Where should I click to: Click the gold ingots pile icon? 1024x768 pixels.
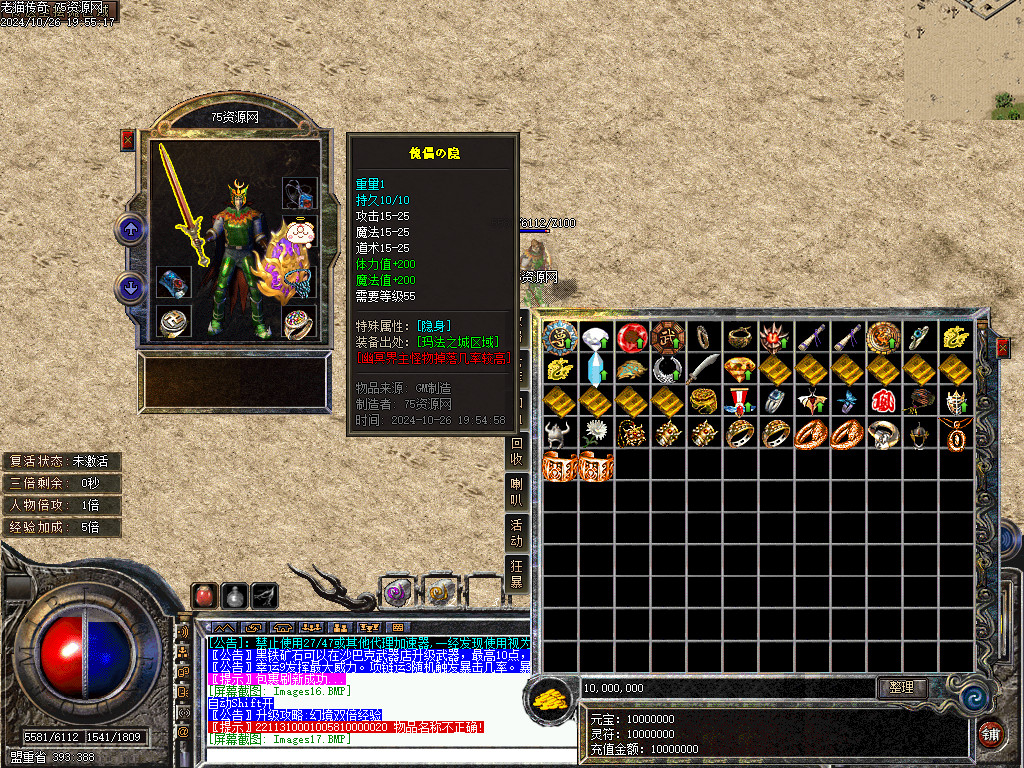[x=550, y=697]
